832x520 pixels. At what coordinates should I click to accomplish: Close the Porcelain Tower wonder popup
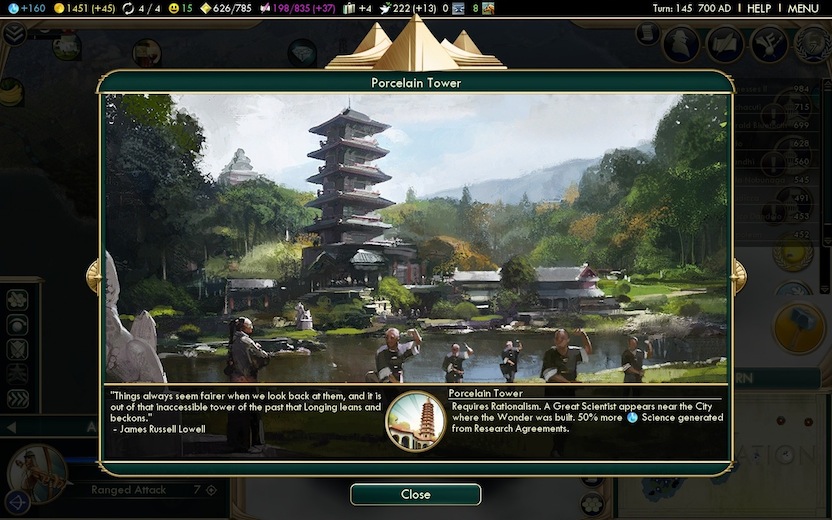[x=415, y=494]
